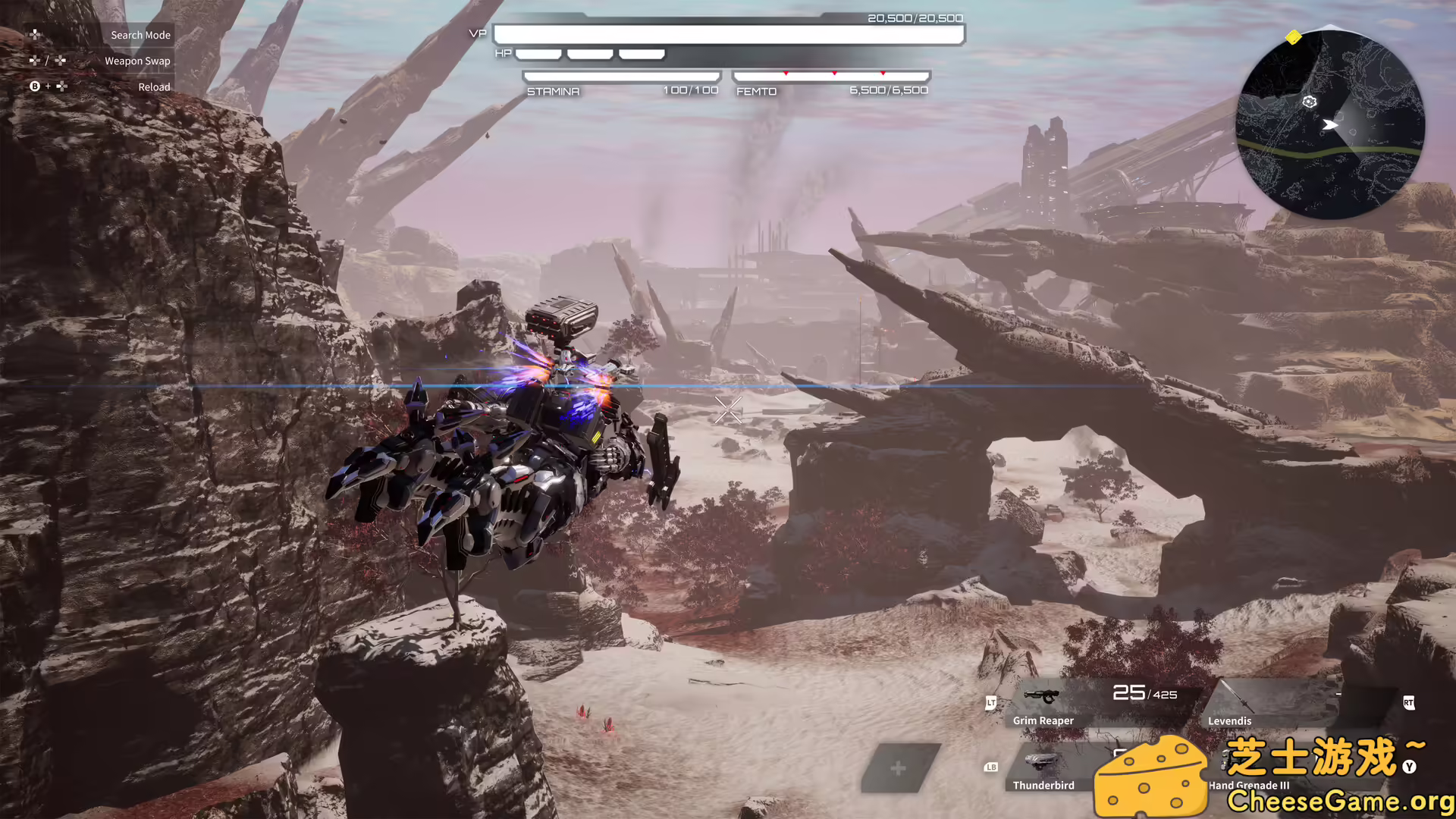Click the LT trigger button icon
Viewport: 1456px width, 819px height.
pos(991,703)
